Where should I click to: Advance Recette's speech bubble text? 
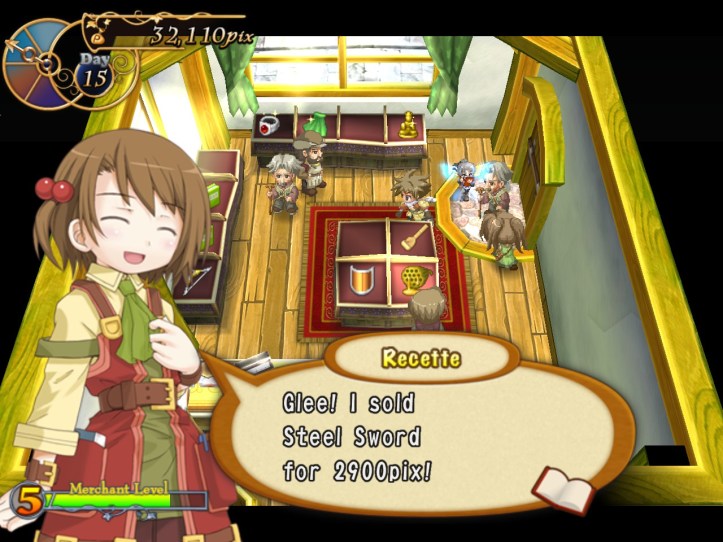[400, 436]
